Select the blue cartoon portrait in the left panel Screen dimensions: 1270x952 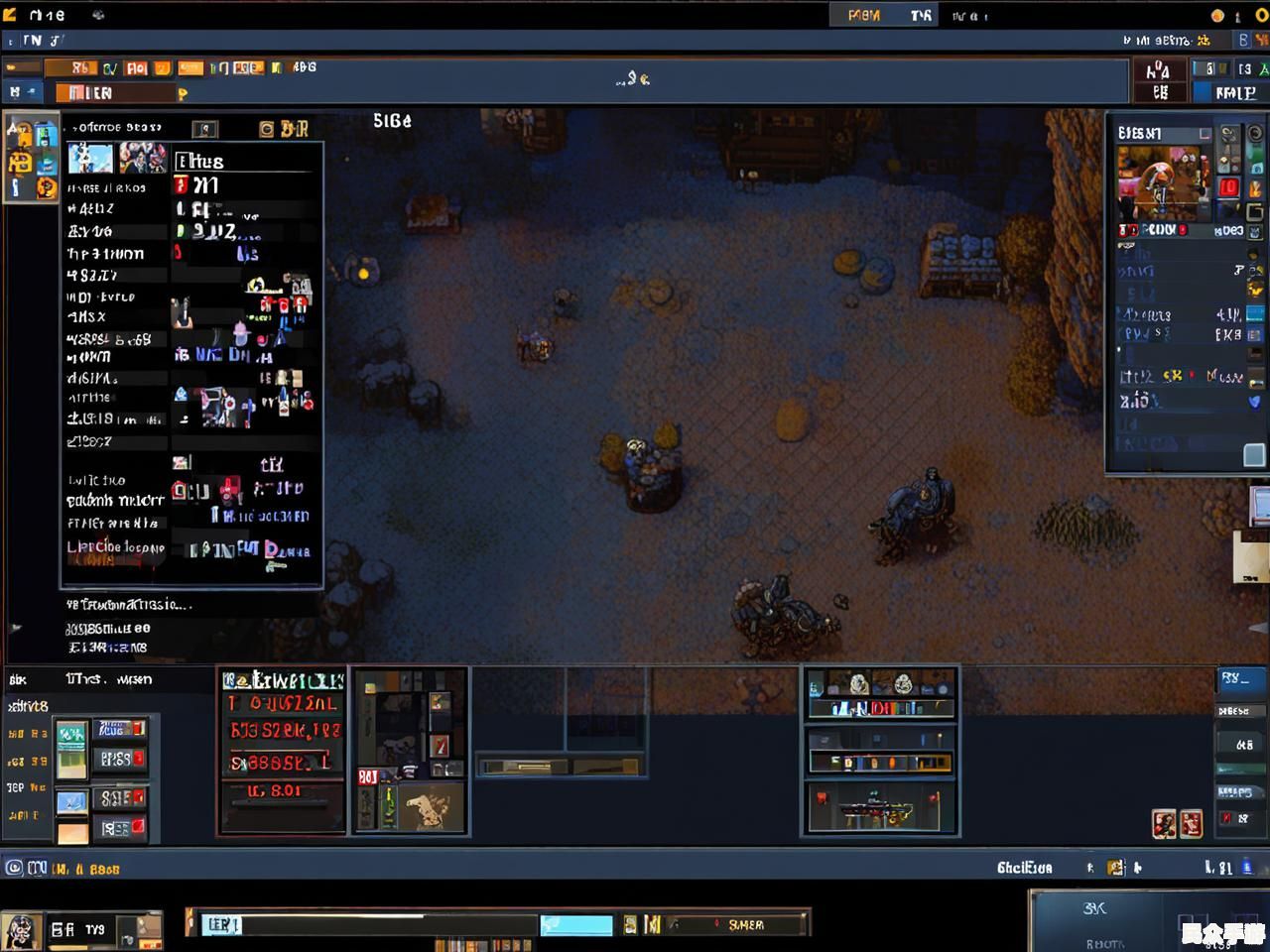90,158
